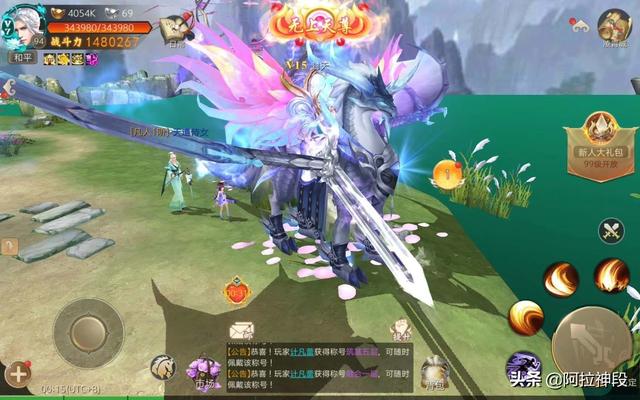Viewport: 640px width, 400px height.
Task: Tap the virtual joystick center
Action: tap(88, 333)
